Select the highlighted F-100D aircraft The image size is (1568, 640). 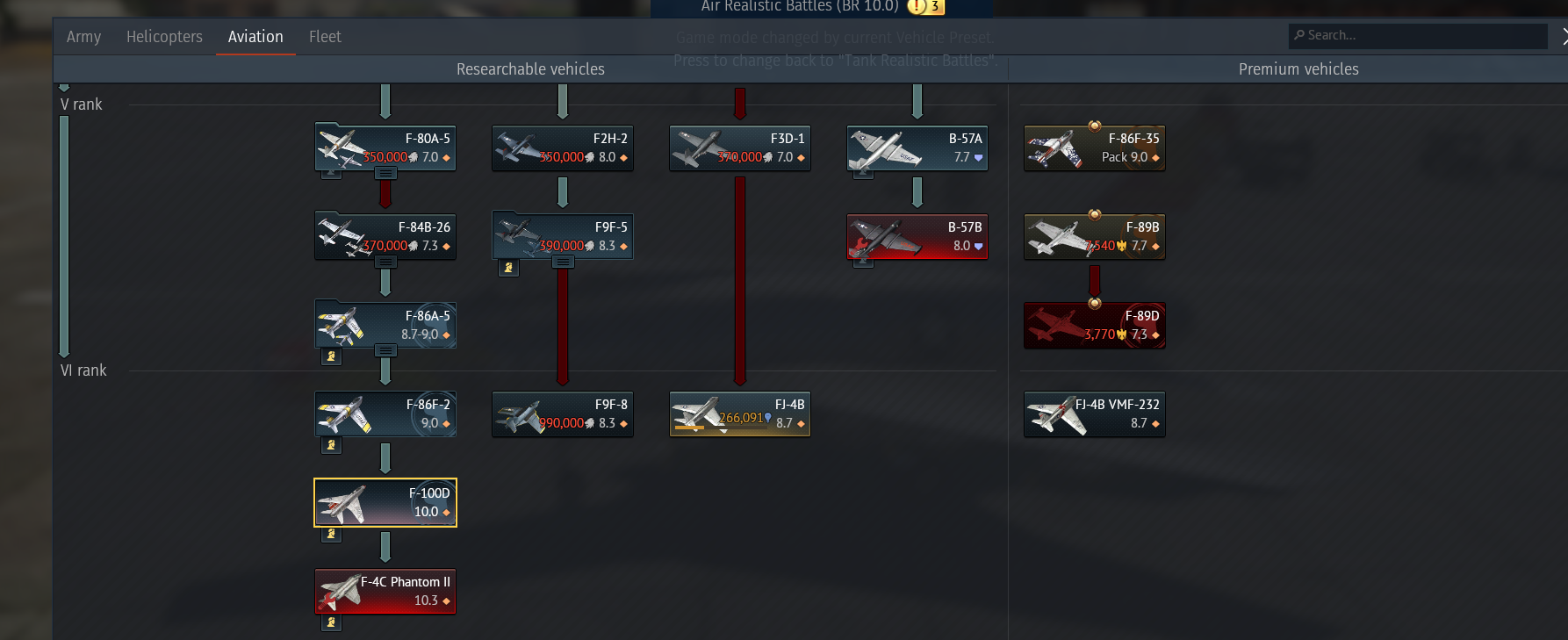pyautogui.click(x=385, y=502)
